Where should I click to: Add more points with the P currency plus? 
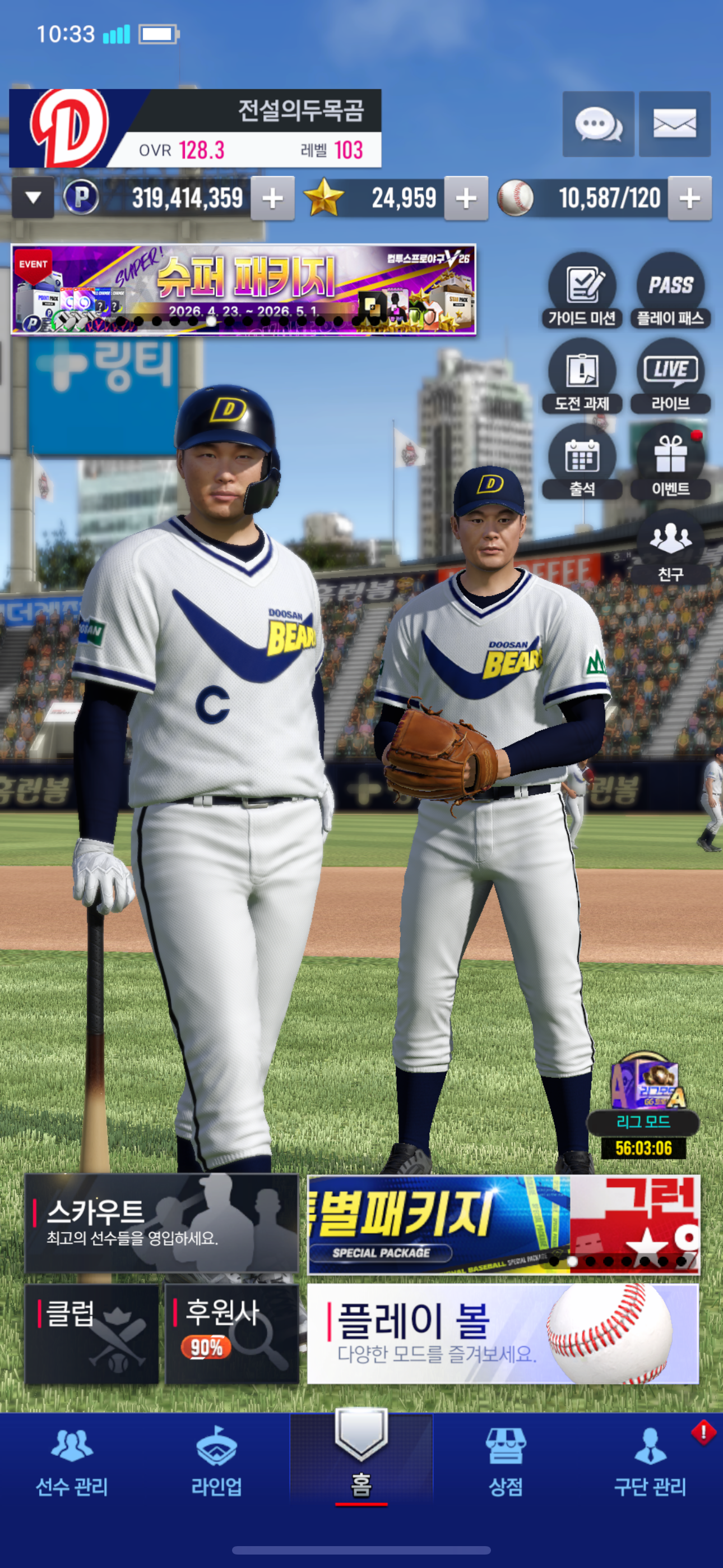[x=272, y=198]
